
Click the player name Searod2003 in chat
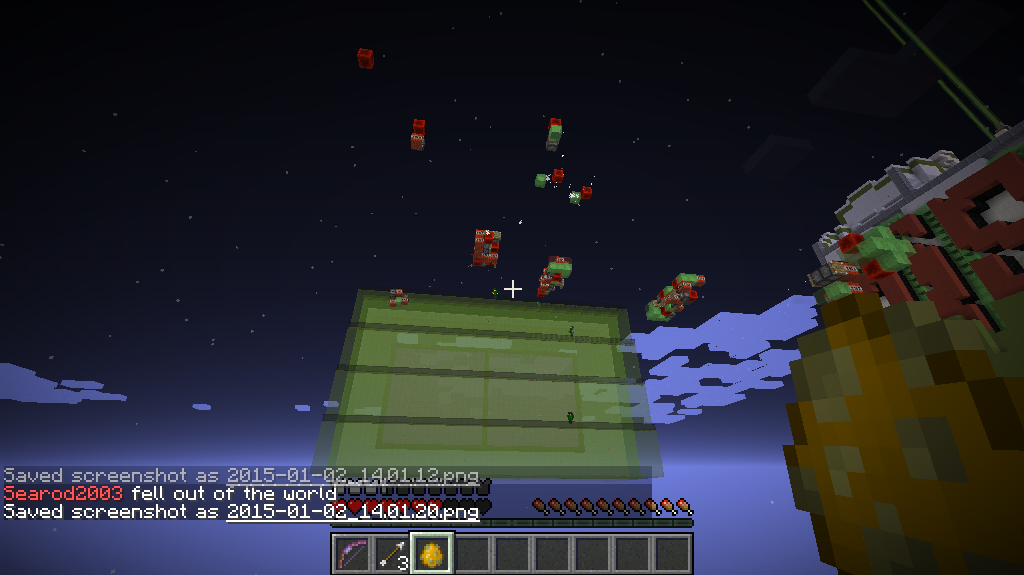(63, 494)
